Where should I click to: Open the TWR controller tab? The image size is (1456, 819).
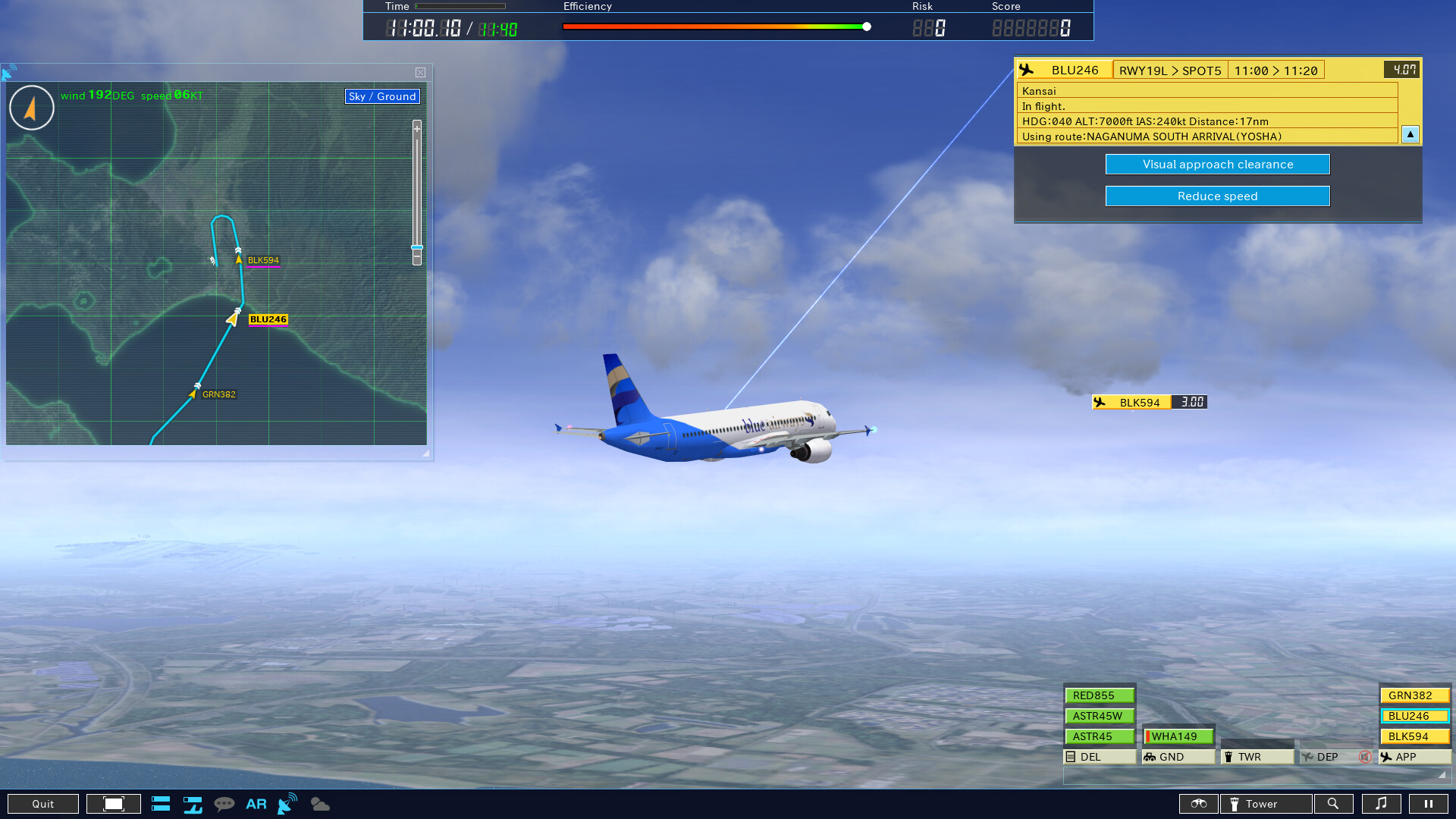point(1255,756)
